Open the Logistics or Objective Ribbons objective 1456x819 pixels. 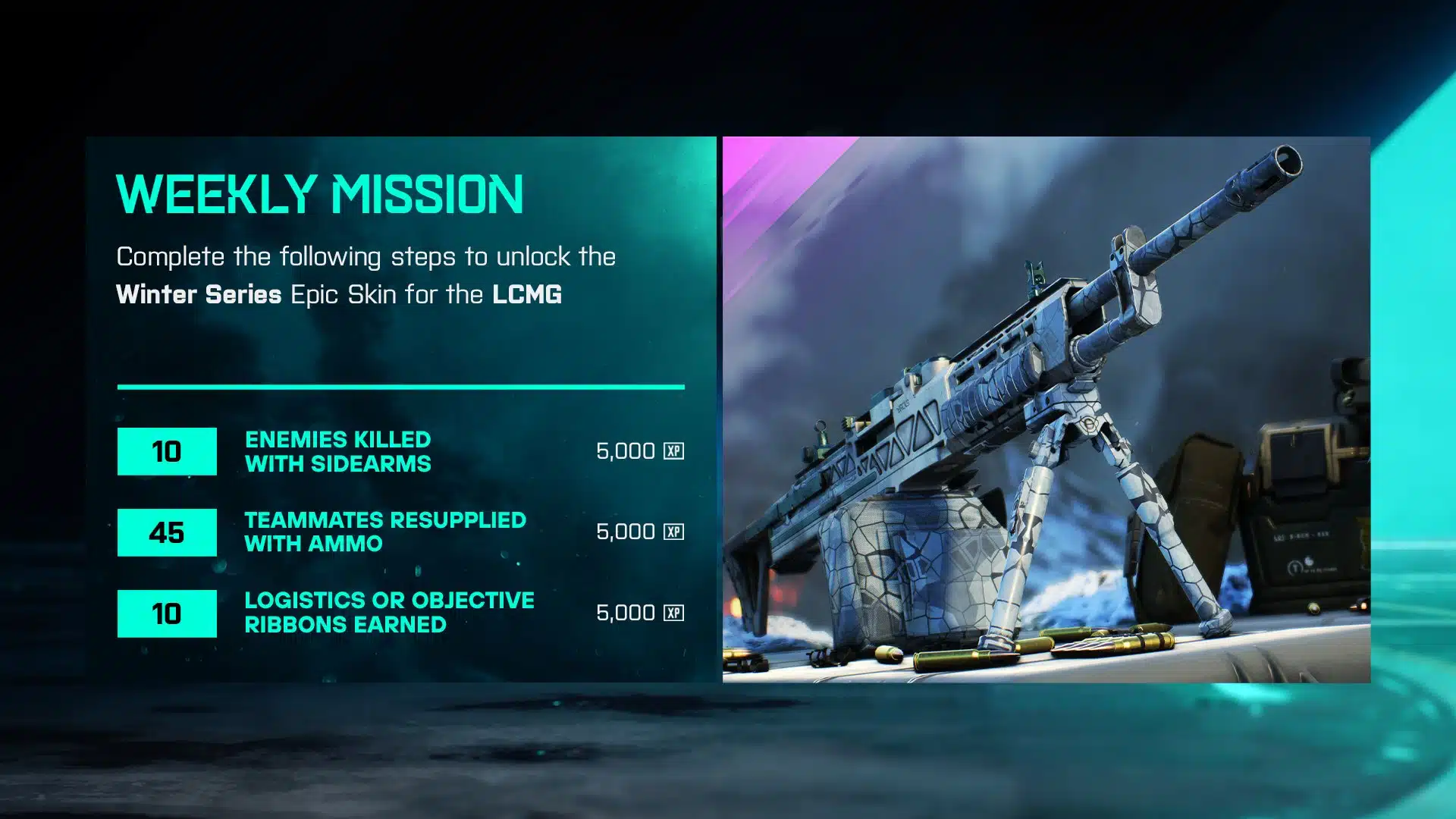(x=388, y=612)
